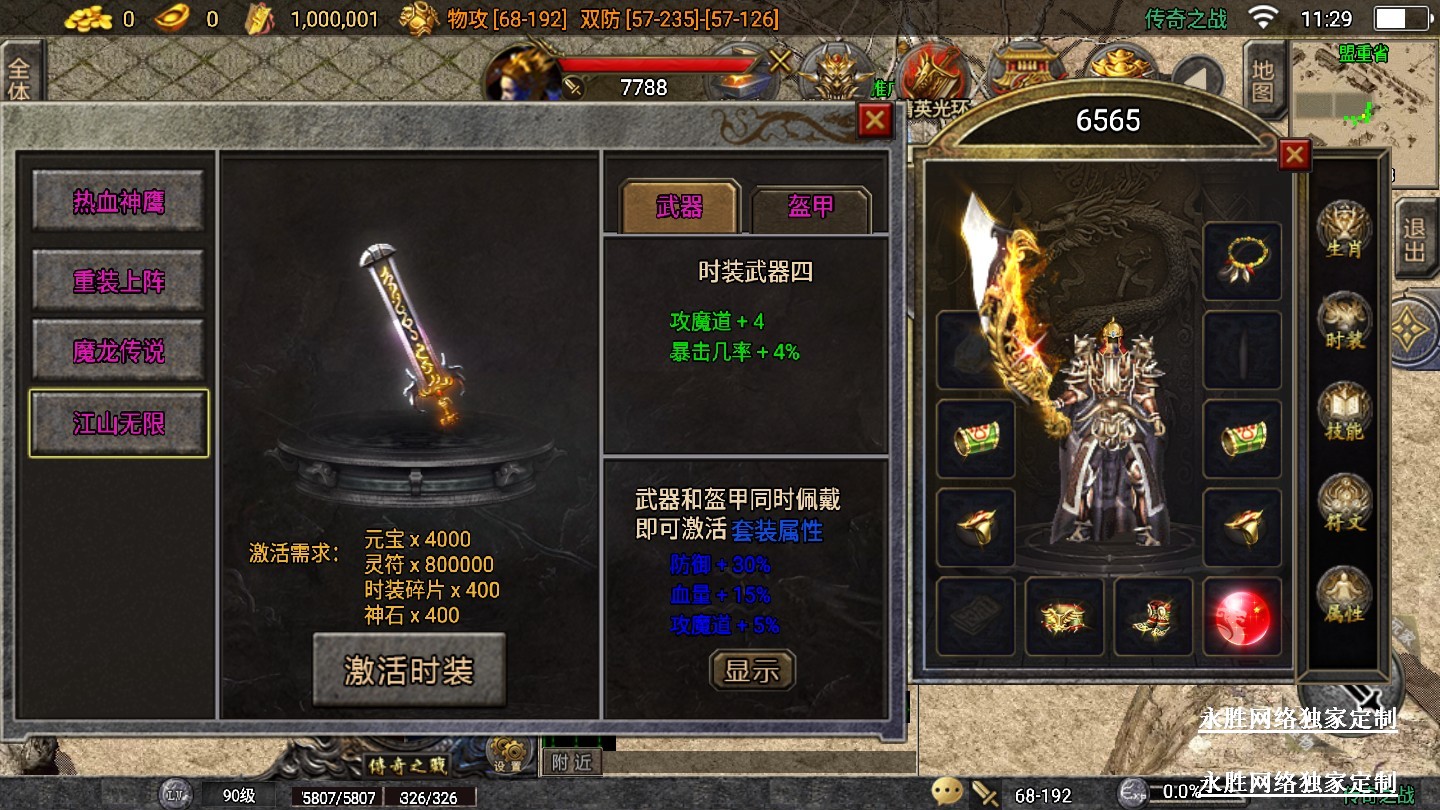Viewport: 1440px width, 810px height.
Task: Open the 符文 rune side tab
Action: point(1343,504)
